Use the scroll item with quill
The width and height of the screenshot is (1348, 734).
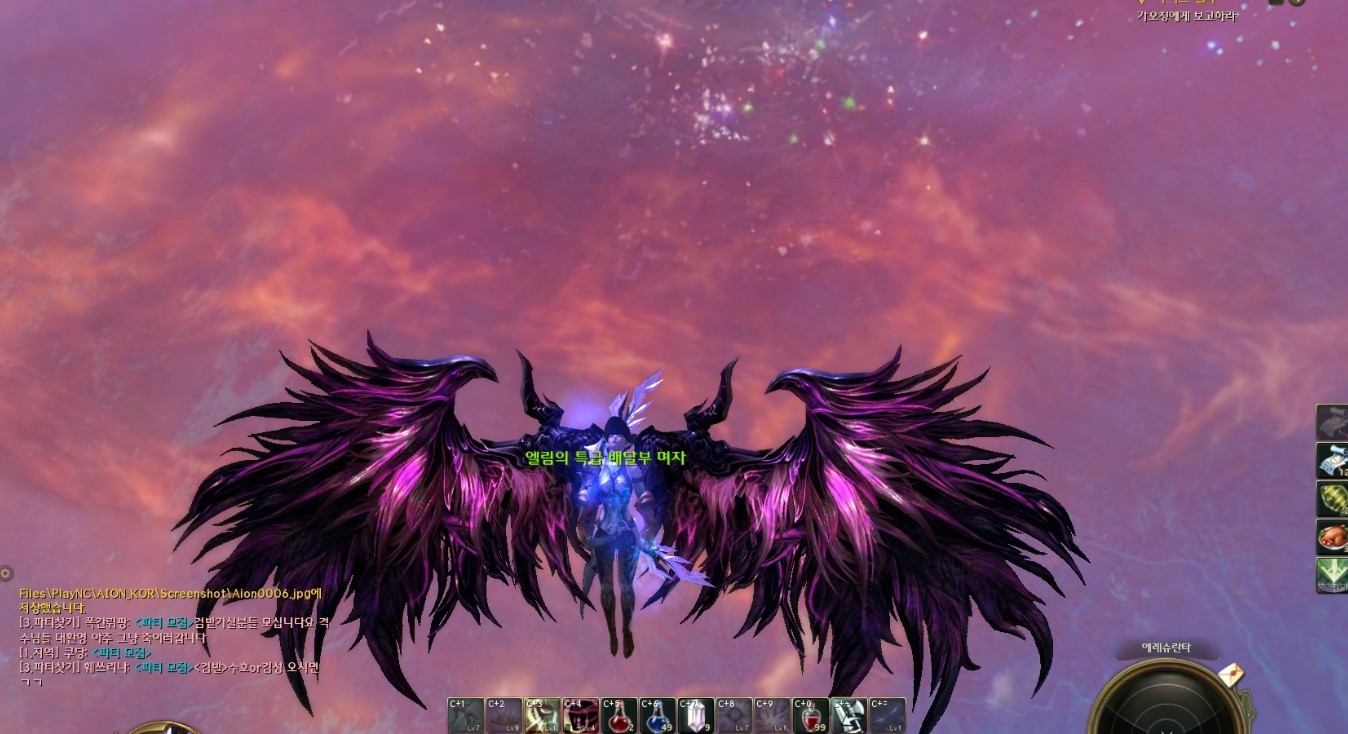tap(1332, 461)
